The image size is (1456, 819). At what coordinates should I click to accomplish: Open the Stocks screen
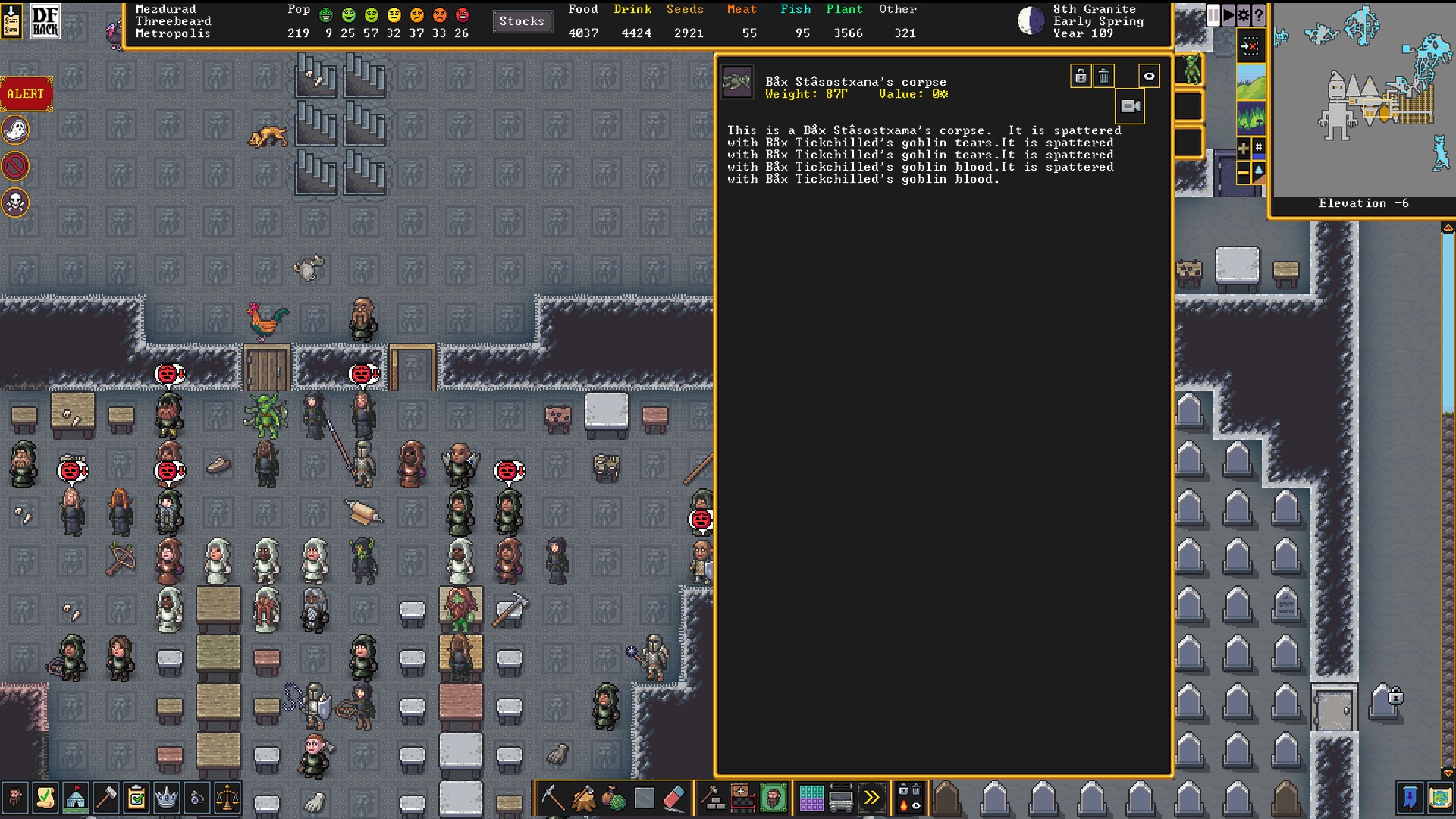522,21
